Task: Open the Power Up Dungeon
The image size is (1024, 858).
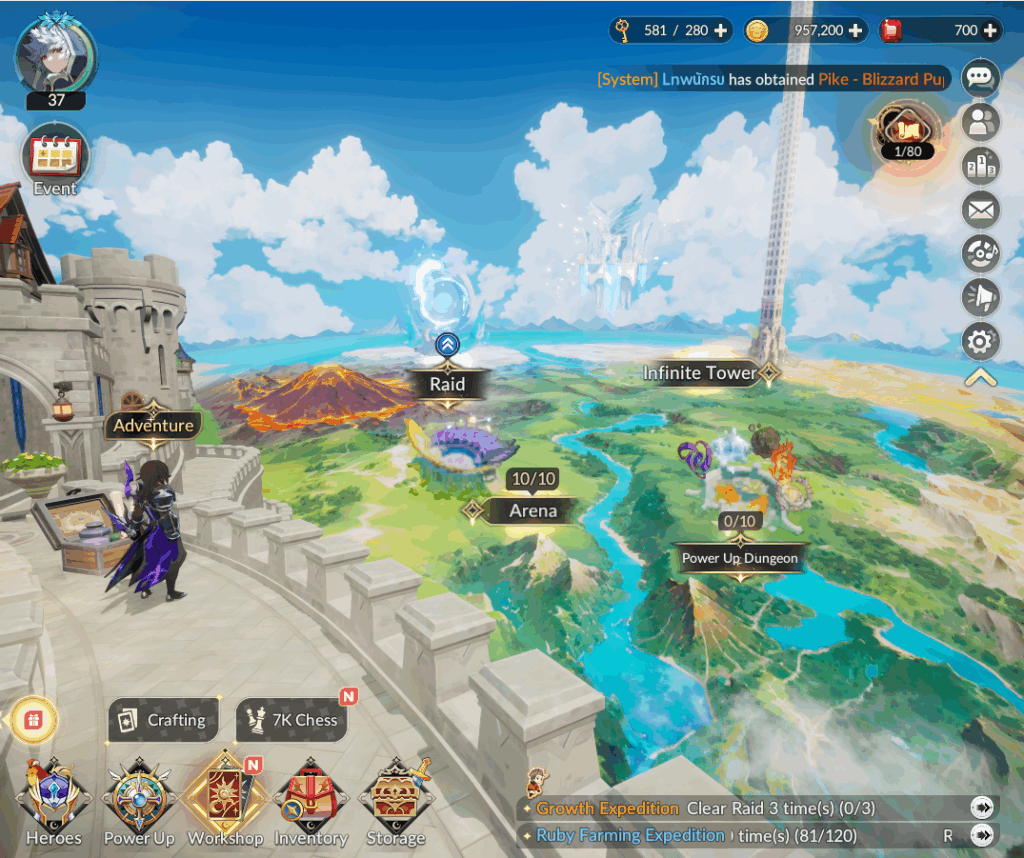Action: pos(740,559)
